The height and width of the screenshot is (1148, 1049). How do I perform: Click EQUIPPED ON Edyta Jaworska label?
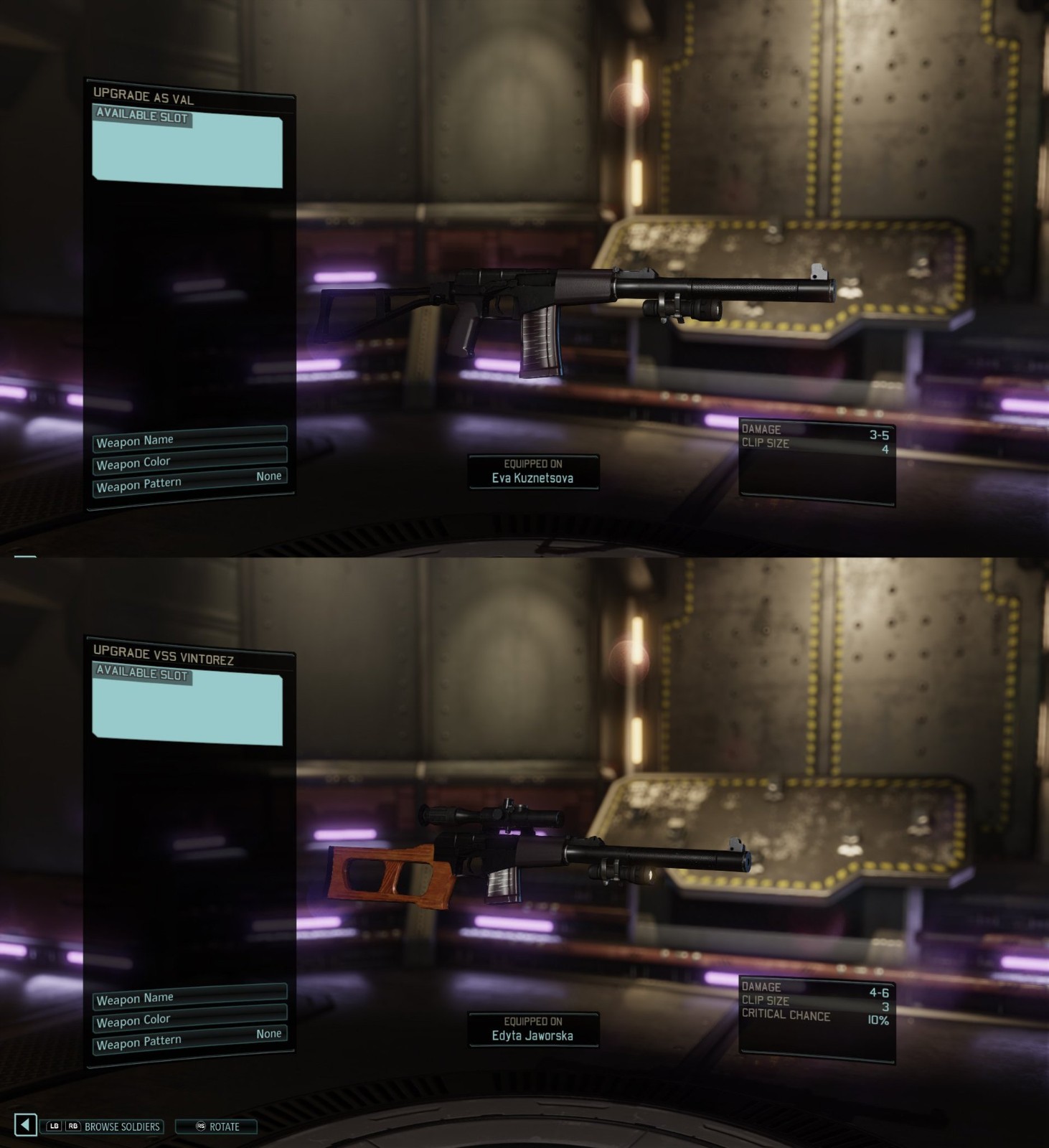tap(534, 1028)
